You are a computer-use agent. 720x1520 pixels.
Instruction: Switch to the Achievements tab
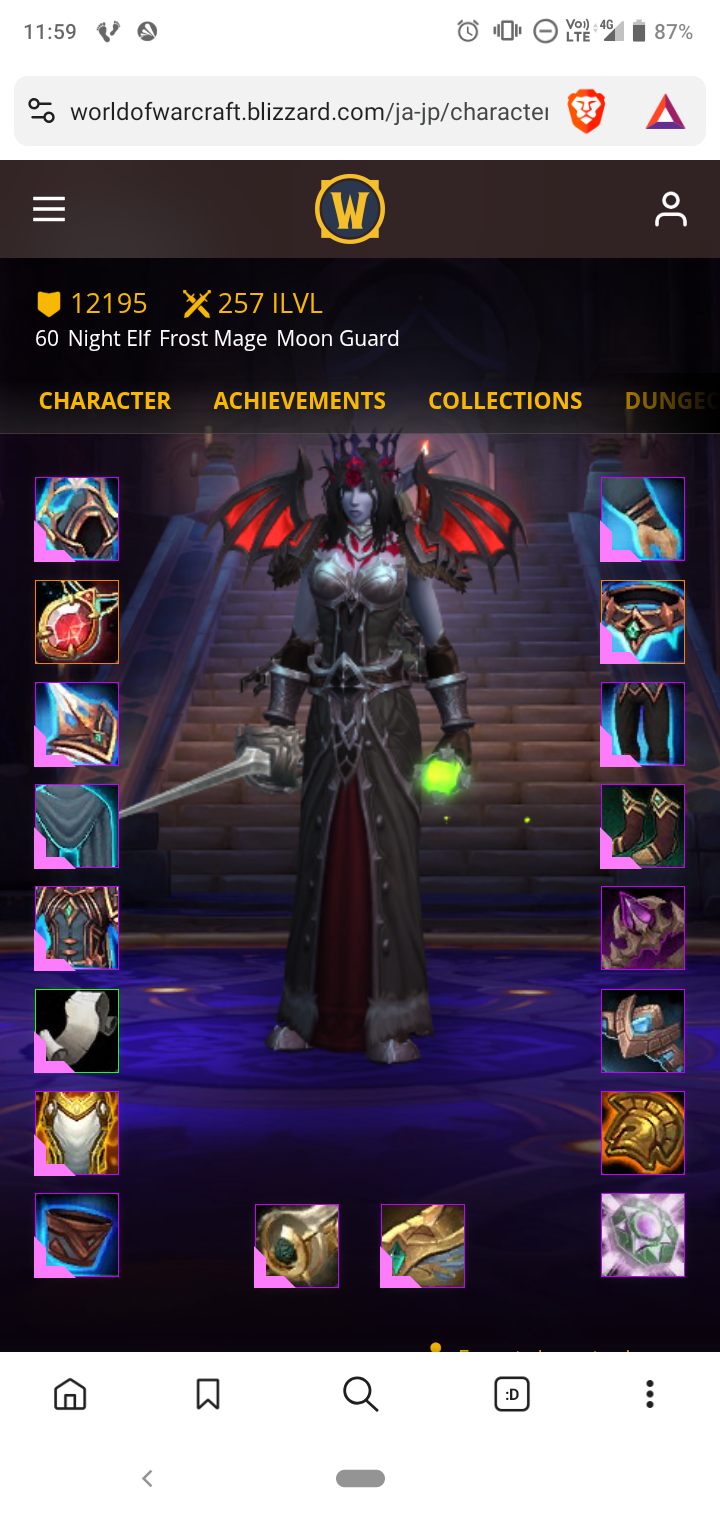[299, 401]
